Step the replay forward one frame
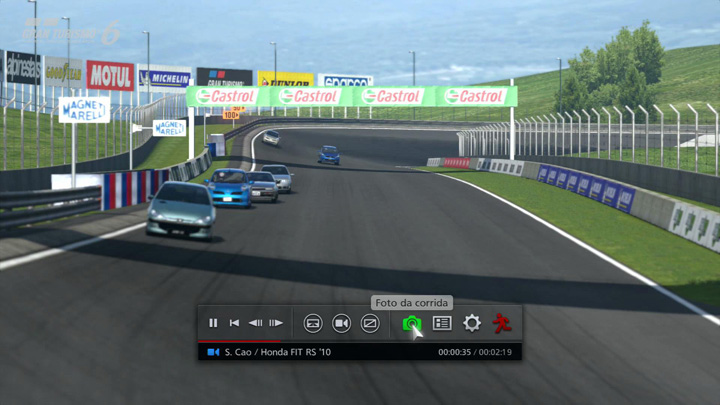 [x=276, y=323]
